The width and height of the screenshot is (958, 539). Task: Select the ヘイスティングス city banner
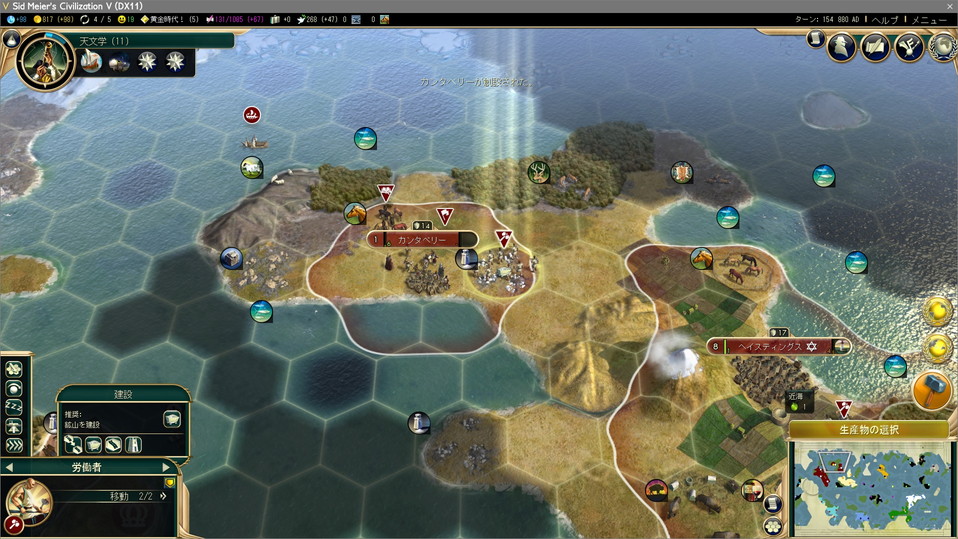click(x=769, y=346)
